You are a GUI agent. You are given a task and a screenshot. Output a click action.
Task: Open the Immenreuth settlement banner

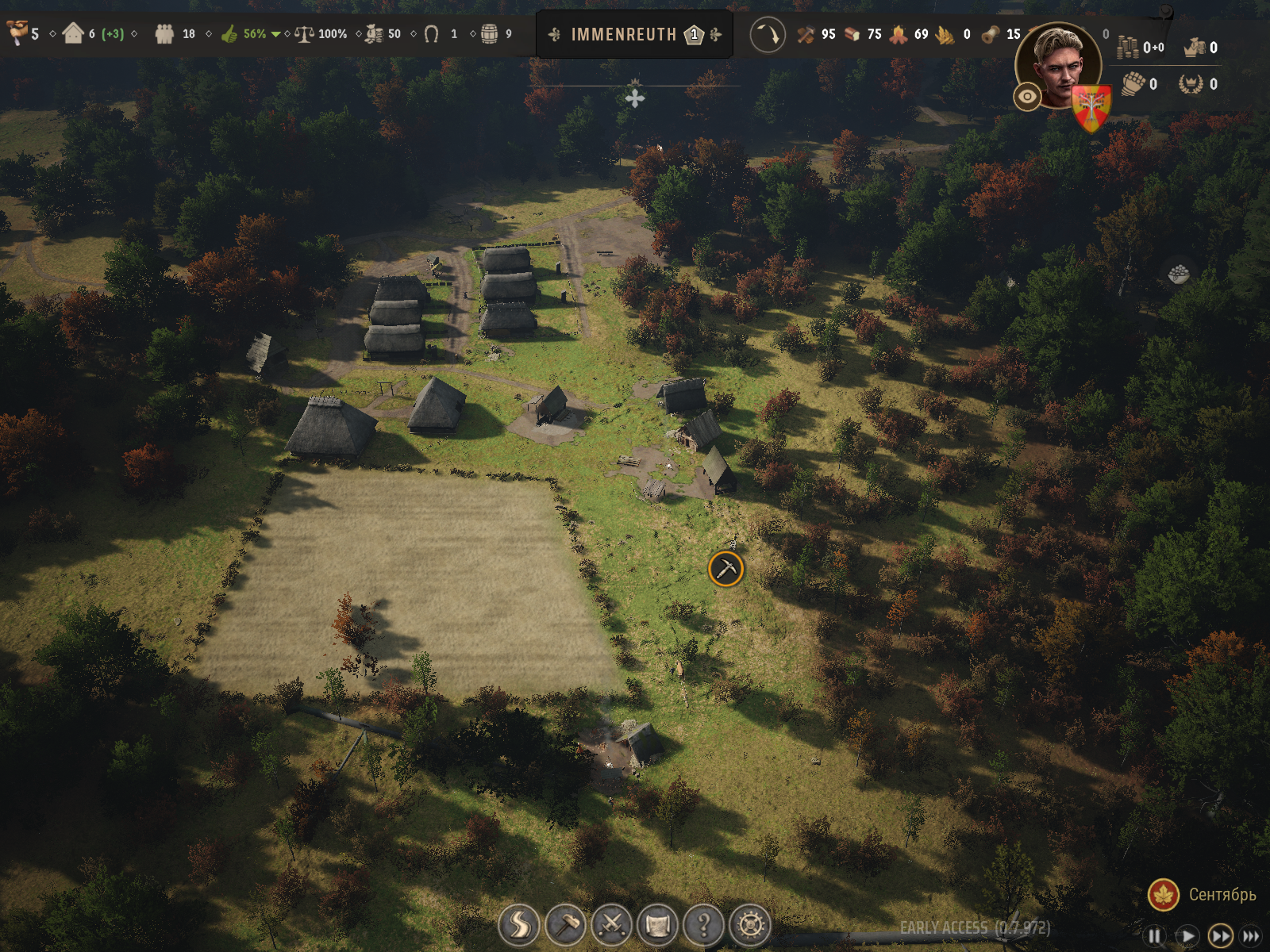pyautogui.click(x=634, y=34)
